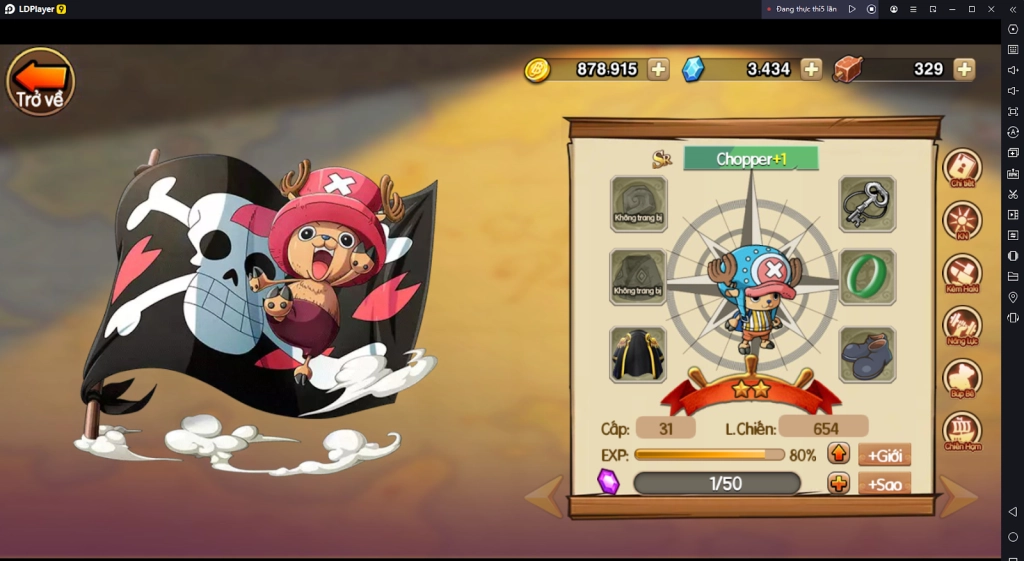This screenshot has height=561, width=1024.
Task: Select the keys equipment slot
Action: (x=866, y=204)
